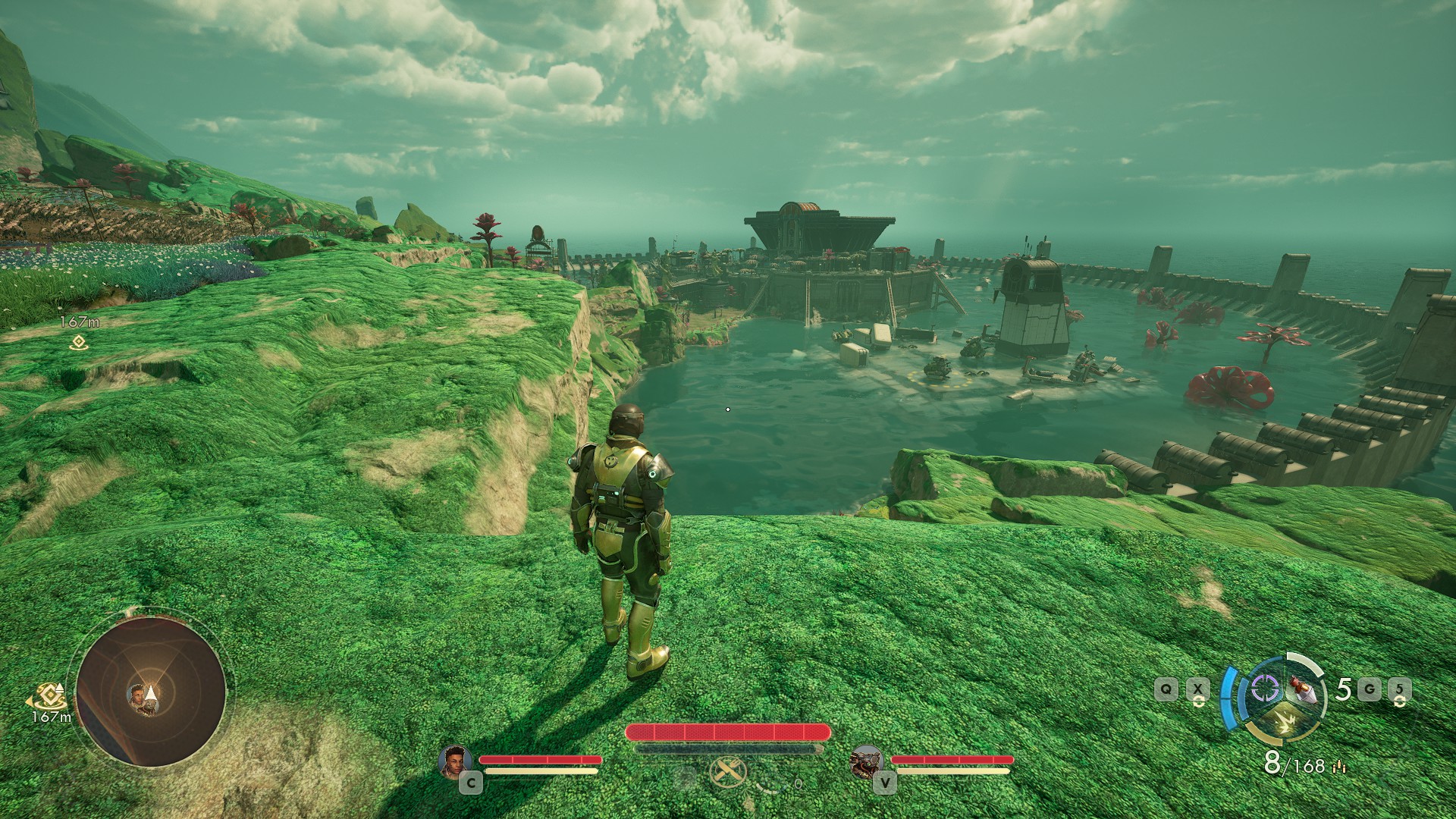Select the human companion portrait
Screen dimensions: 1456x819
click(x=455, y=760)
